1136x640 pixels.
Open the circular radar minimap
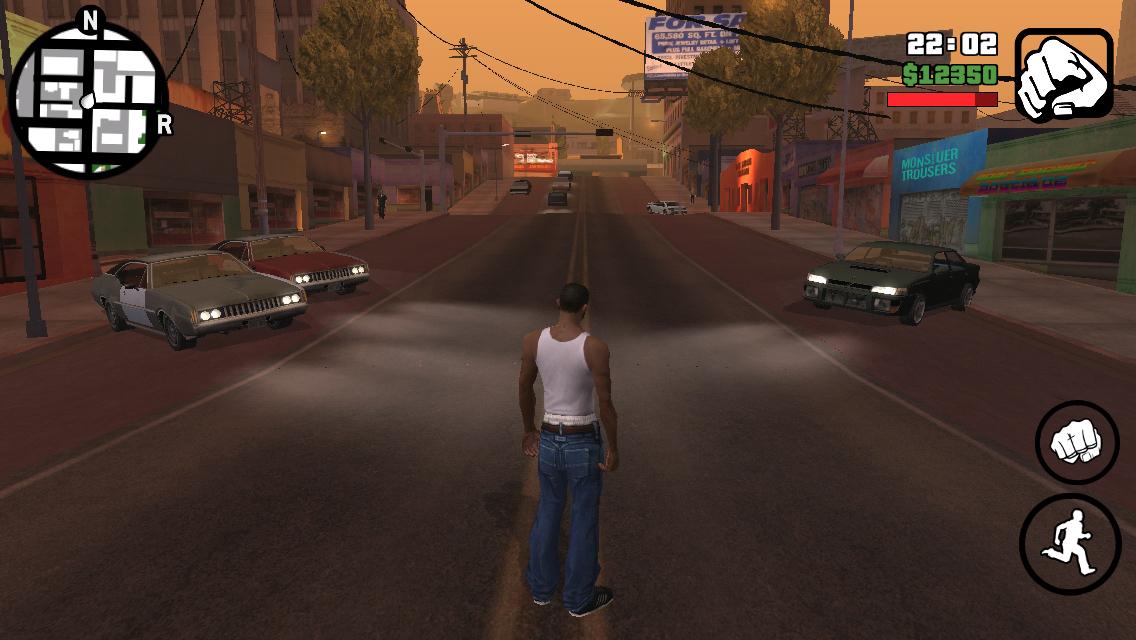click(x=90, y=98)
